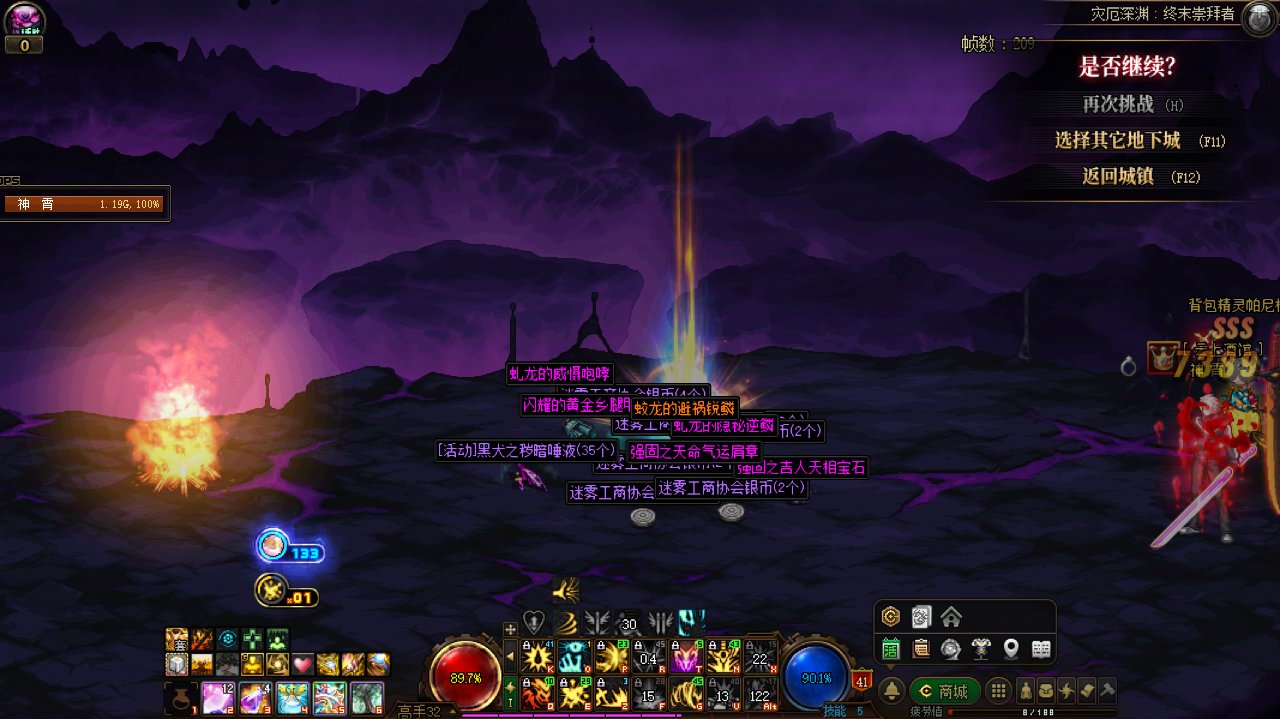Open the nine-dot grid menu button
Screen dimensions: 1280x719
[997, 691]
